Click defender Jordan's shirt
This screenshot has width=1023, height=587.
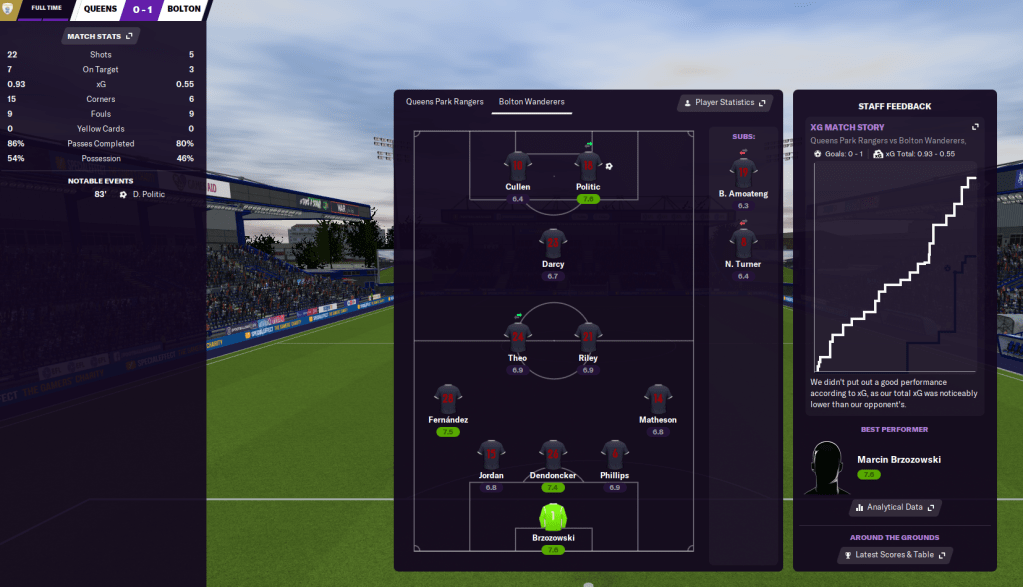click(x=491, y=454)
